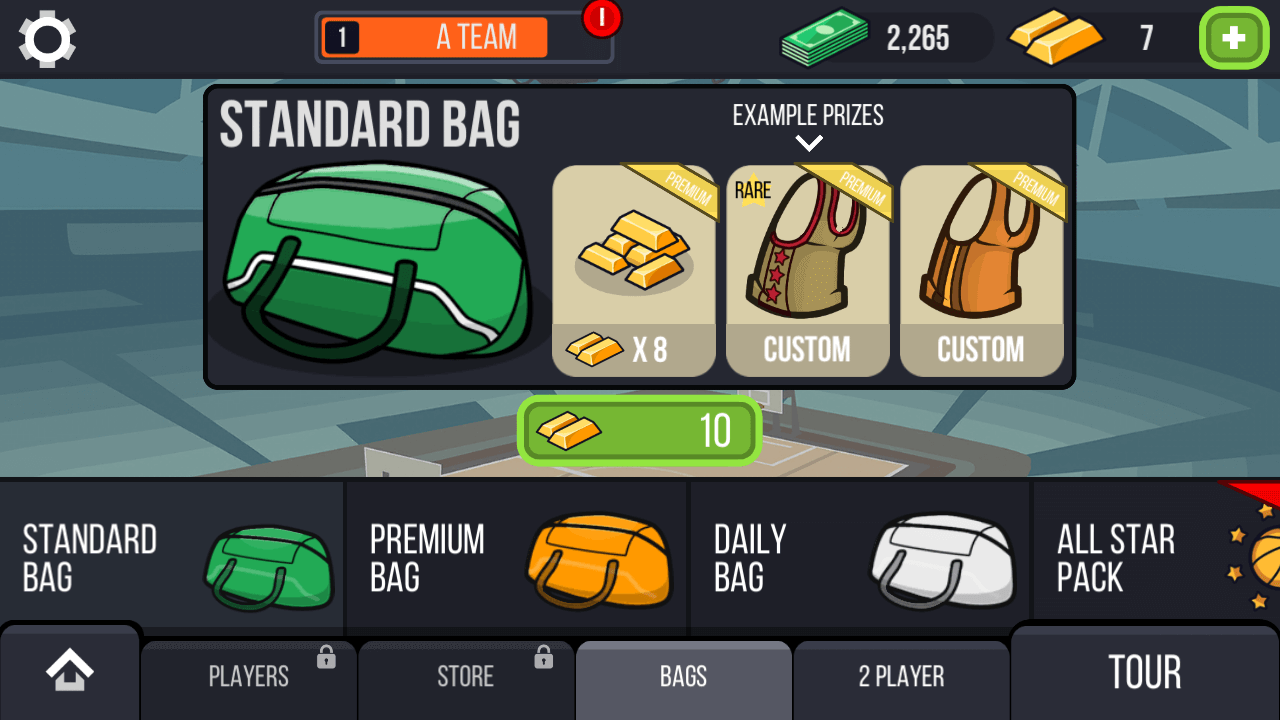Start the Tour mode
The height and width of the screenshot is (720, 1280).
[1145, 673]
